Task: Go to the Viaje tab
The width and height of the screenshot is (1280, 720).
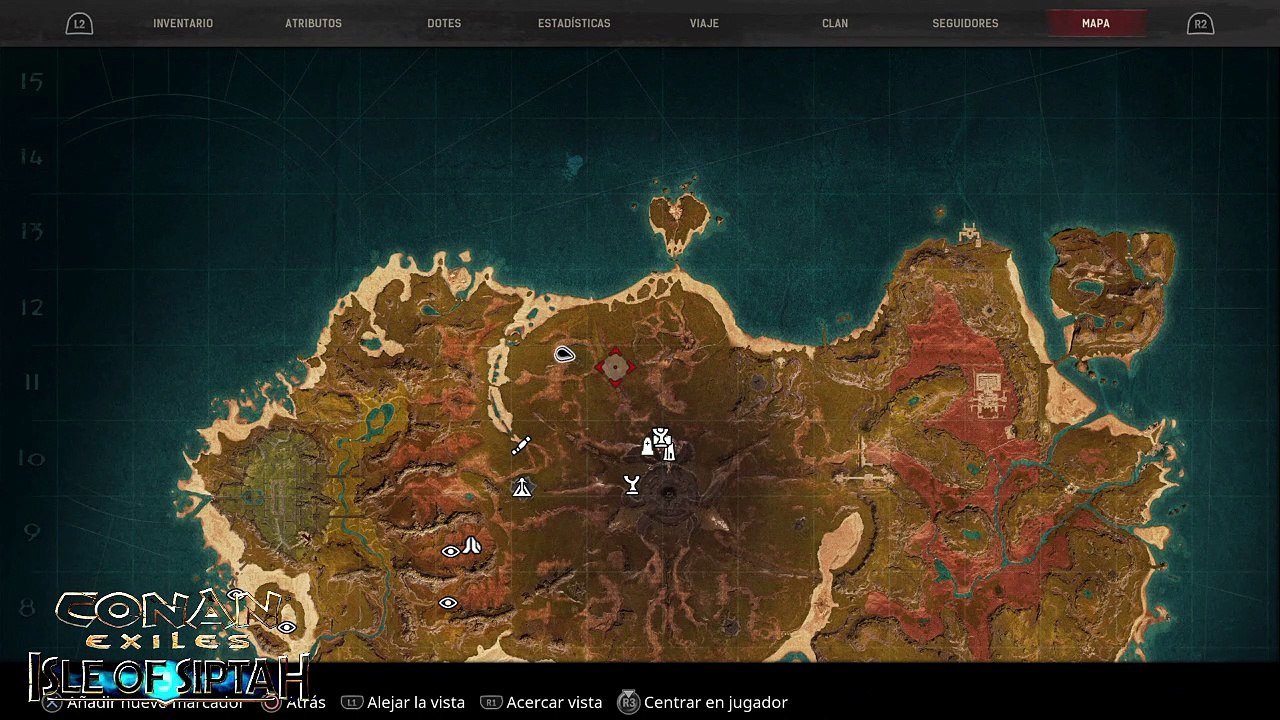Action: tap(704, 23)
